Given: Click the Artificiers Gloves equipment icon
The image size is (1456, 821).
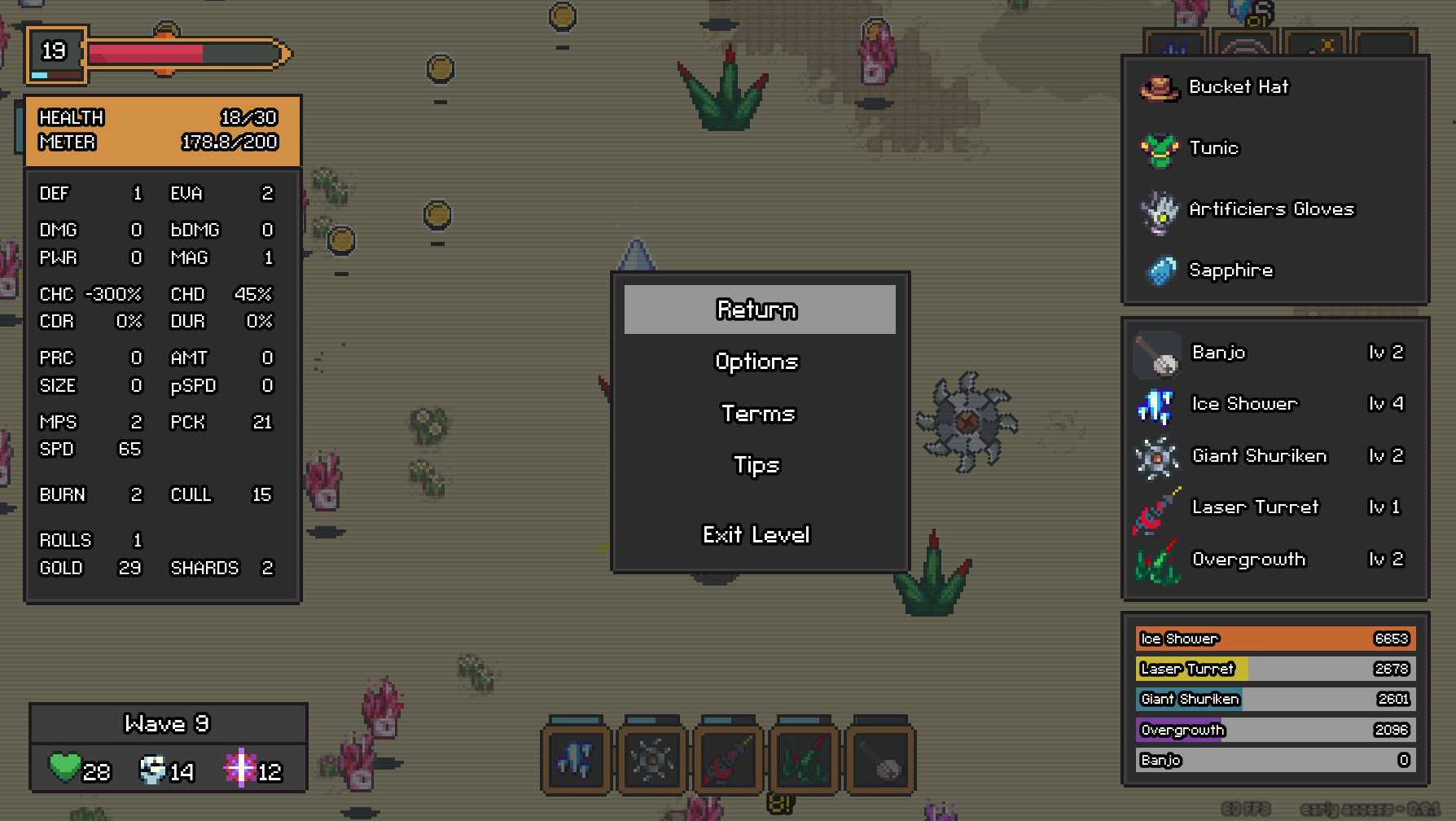Looking at the screenshot, I should click(1160, 210).
